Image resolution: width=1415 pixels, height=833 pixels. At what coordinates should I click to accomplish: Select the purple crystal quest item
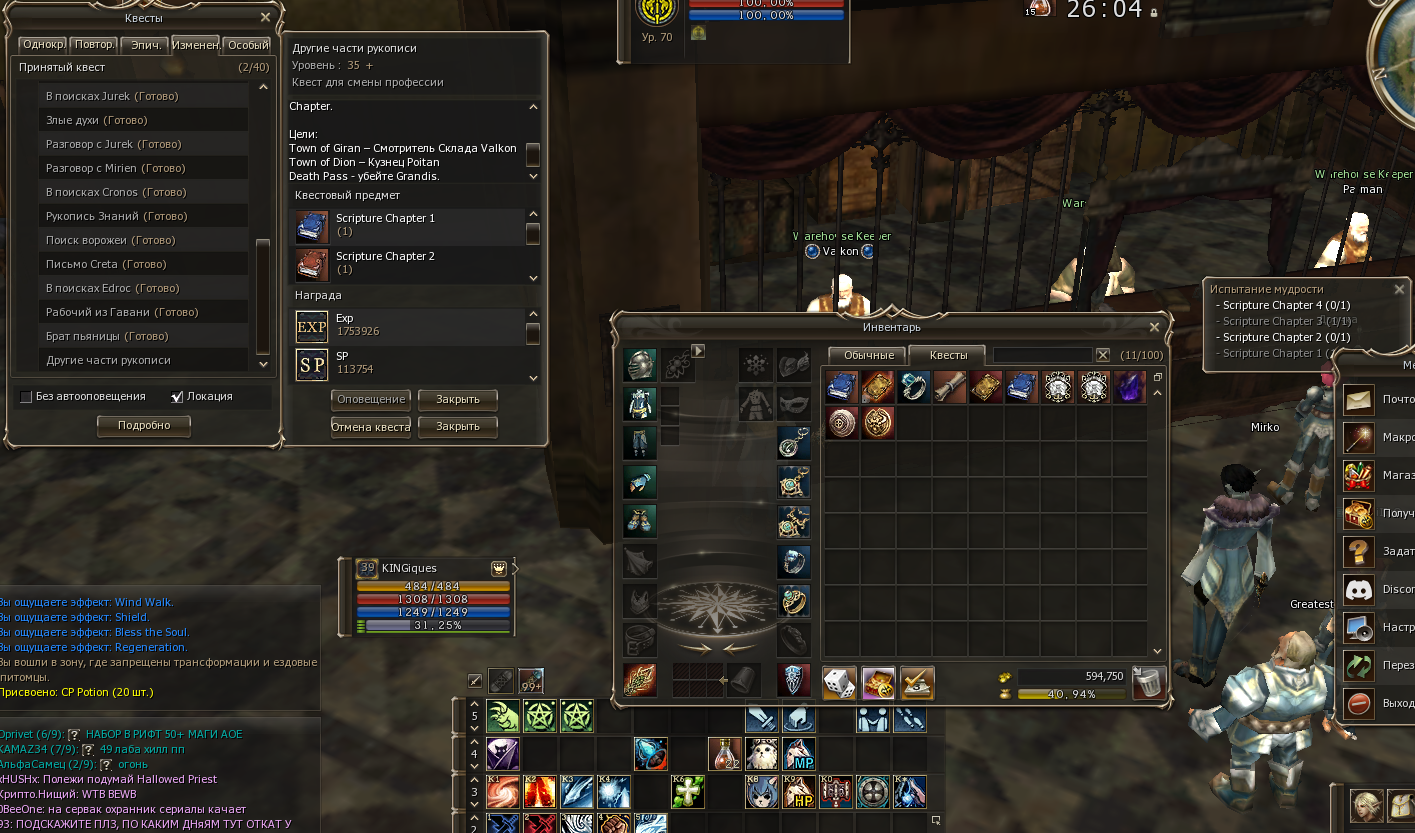pos(1129,387)
